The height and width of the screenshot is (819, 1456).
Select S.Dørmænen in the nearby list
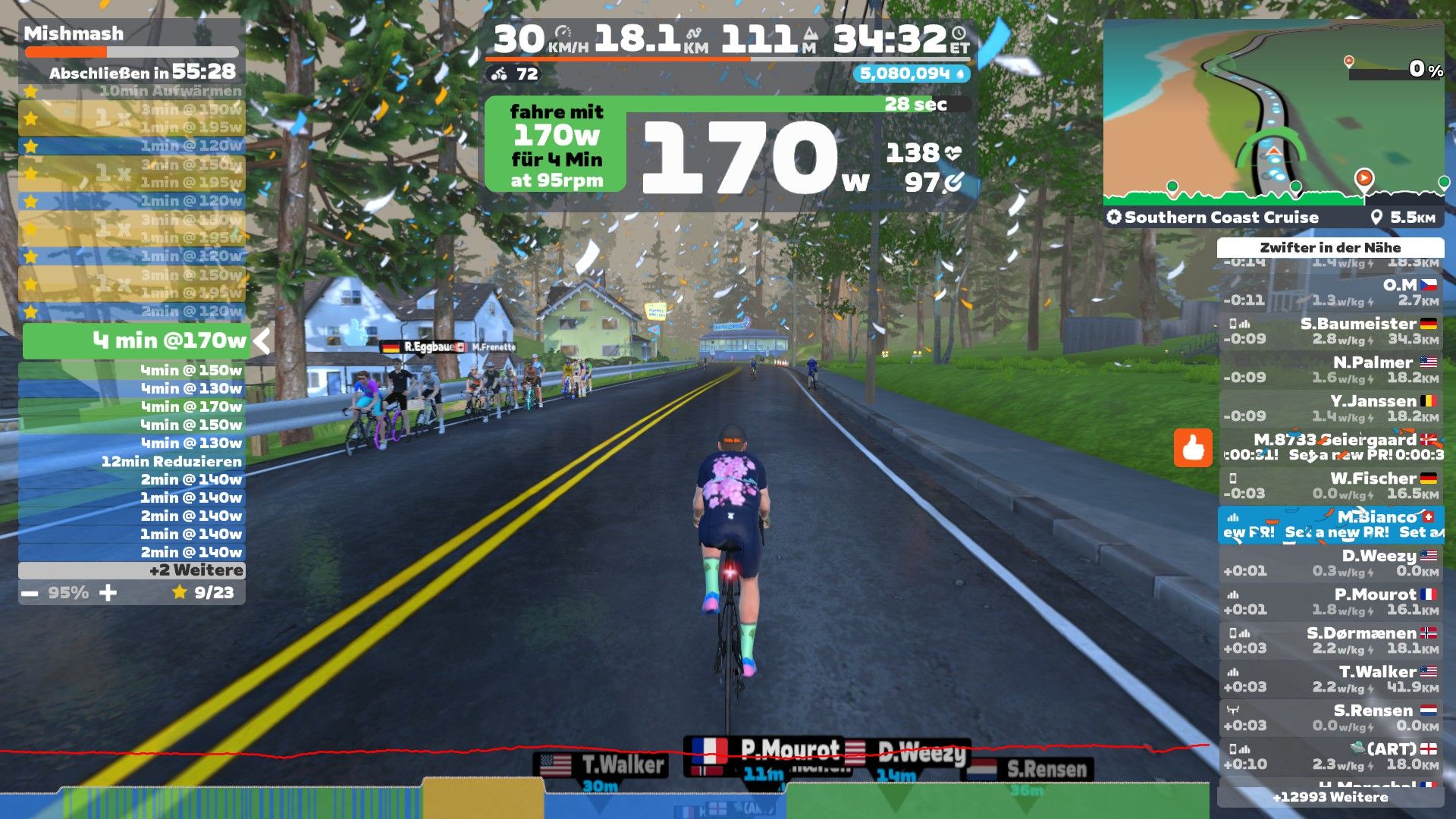click(x=1332, y=641)
